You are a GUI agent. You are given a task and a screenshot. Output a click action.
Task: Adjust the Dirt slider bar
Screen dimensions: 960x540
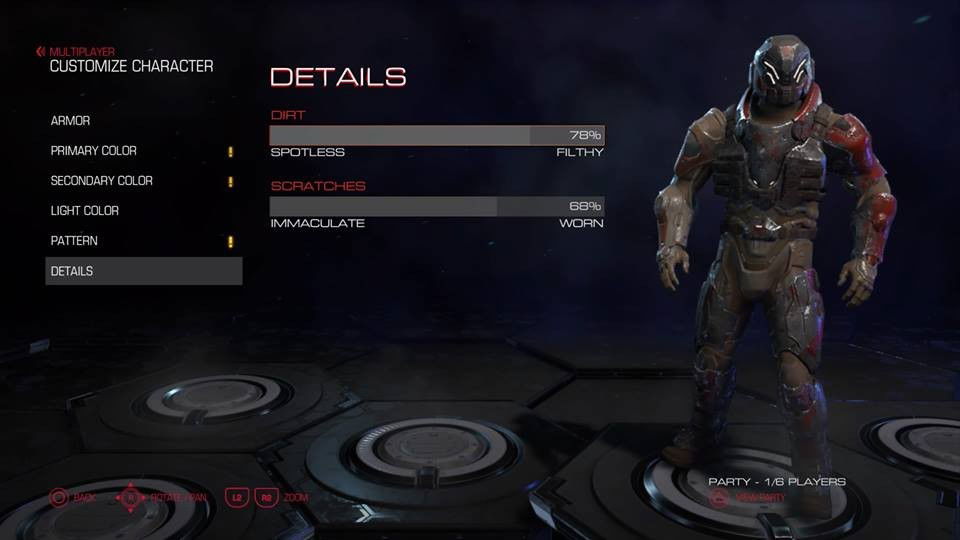(x=437, y=135)
